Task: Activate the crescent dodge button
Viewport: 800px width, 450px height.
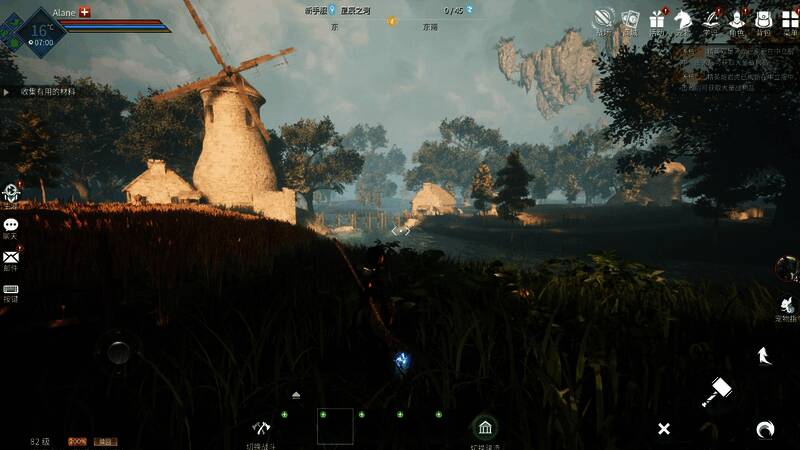Action: click(x=765, y=429)
